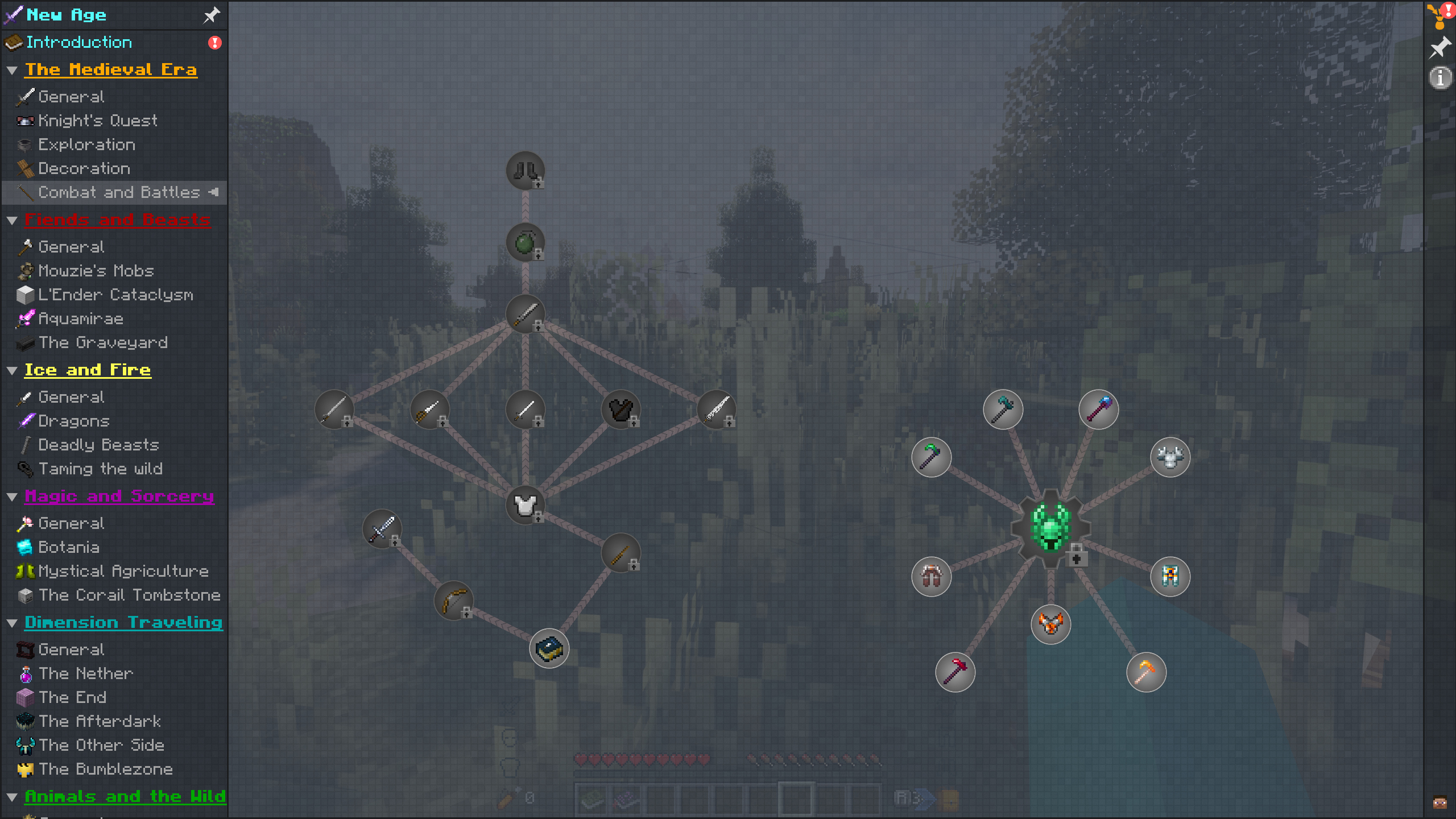Switch to the Knight's Quest chapter
Viewport: 1456px width, 819px height.
[x=98, y=121]
